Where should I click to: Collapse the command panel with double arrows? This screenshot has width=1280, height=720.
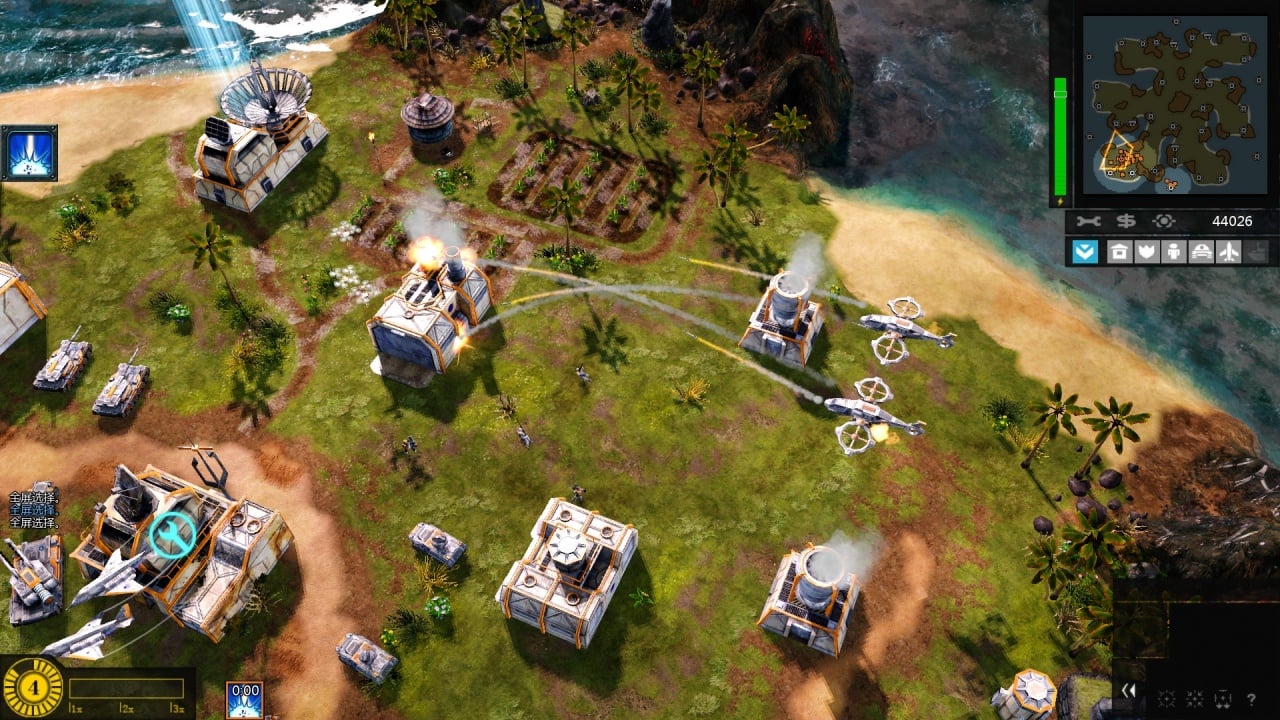pos(1128,690)
